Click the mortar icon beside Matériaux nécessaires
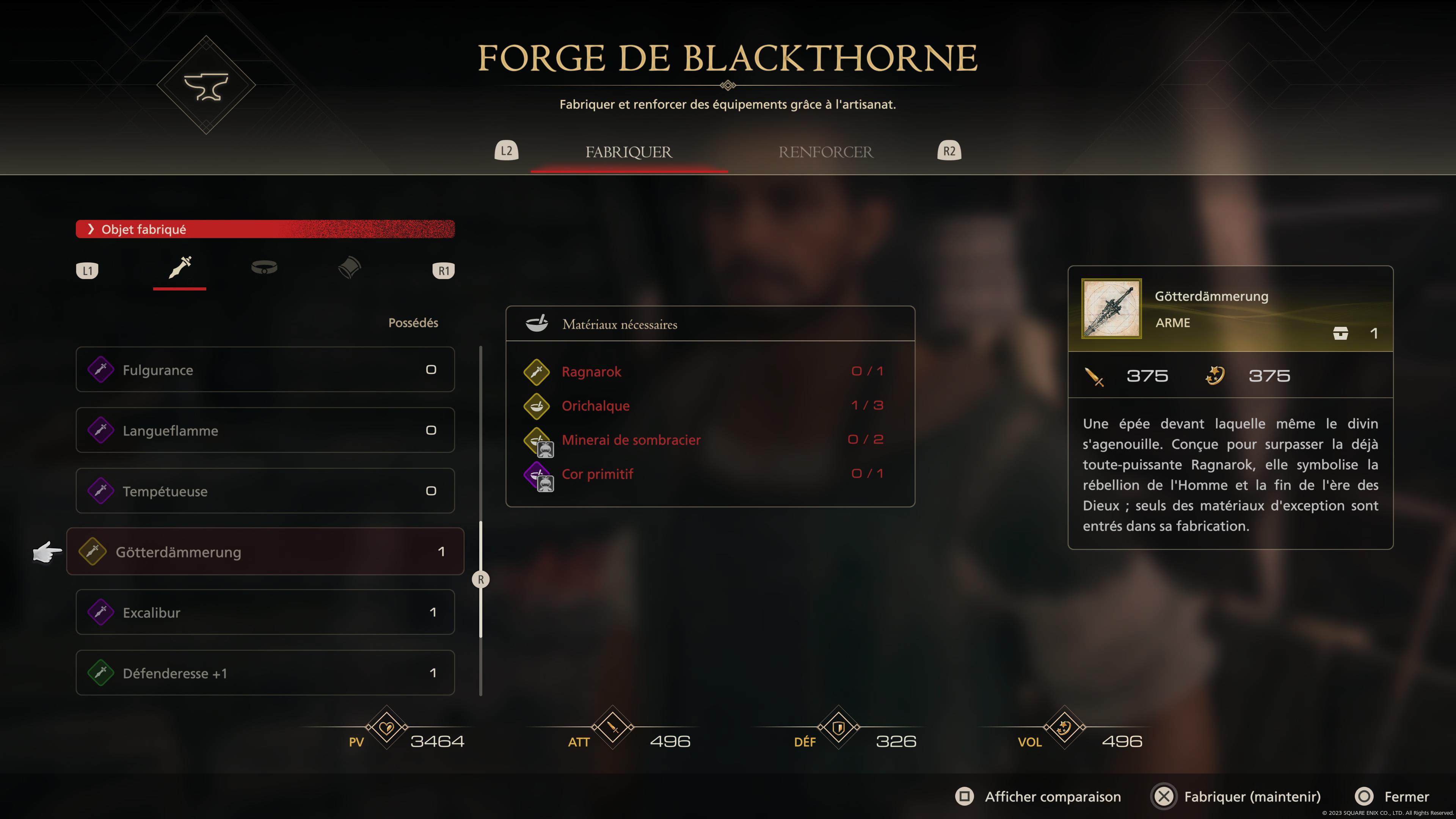 click(538, 323)
